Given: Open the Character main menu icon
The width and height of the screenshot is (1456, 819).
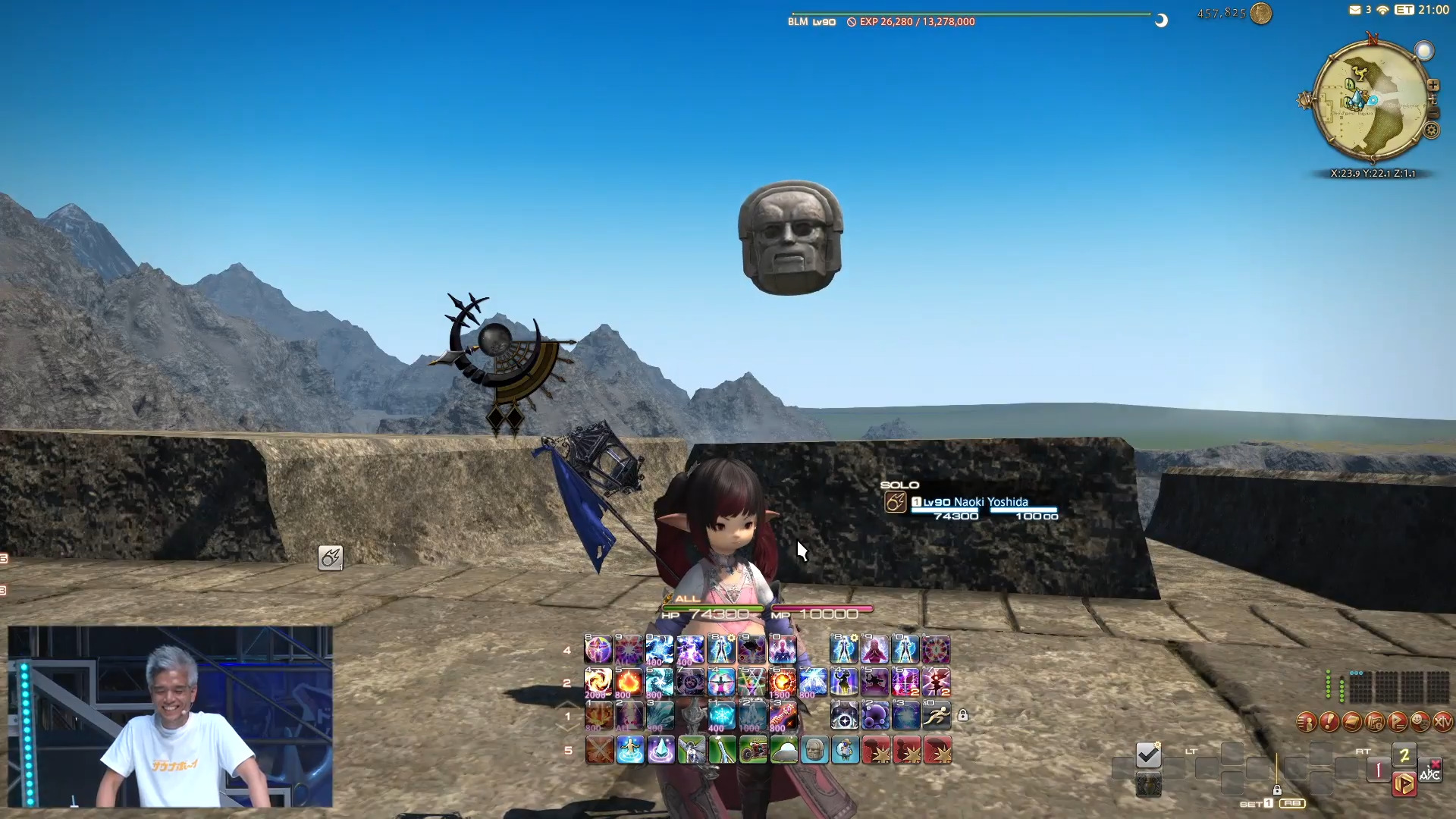Looking at the screenshot, I should pyautogui.click(x=1306, y=722).
